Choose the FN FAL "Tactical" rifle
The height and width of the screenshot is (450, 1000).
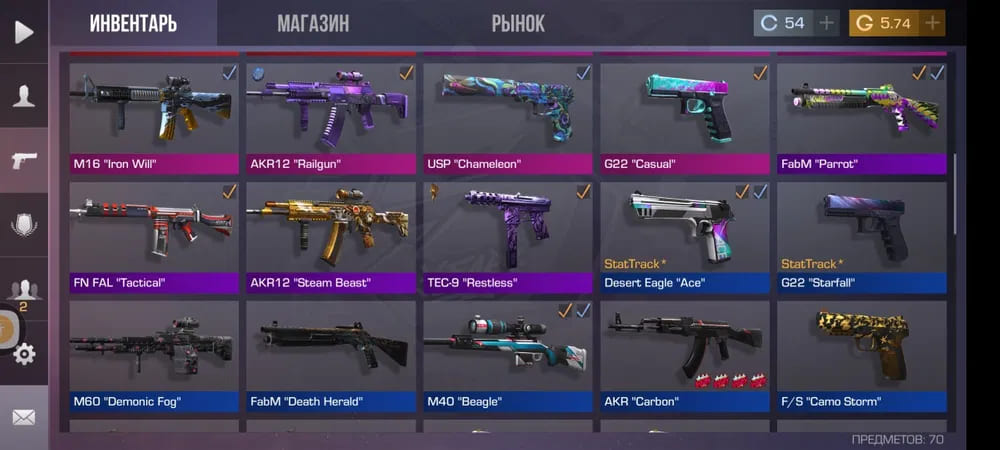point(154,236)
